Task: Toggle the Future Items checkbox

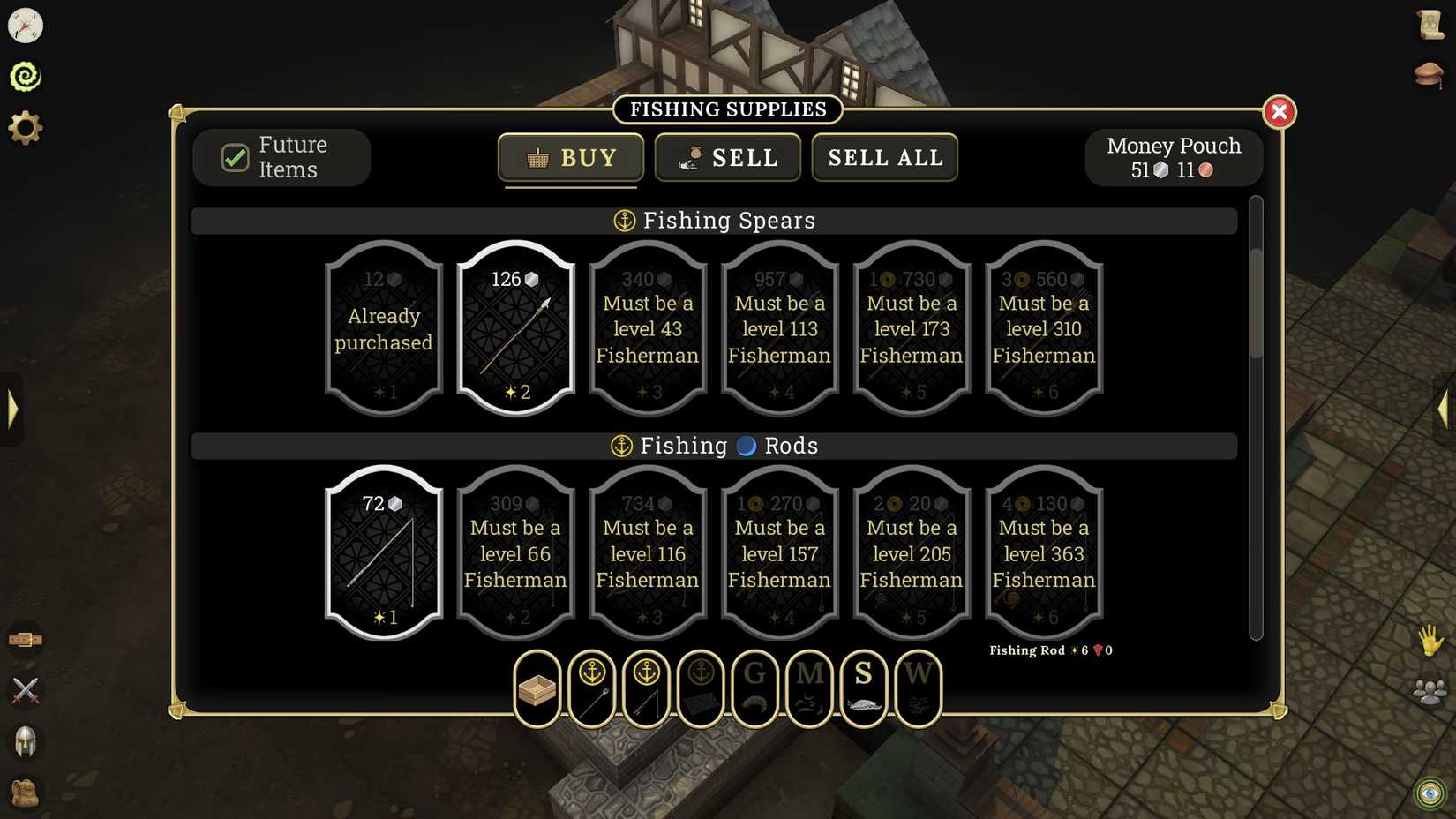Action: [x=234, y=158]
